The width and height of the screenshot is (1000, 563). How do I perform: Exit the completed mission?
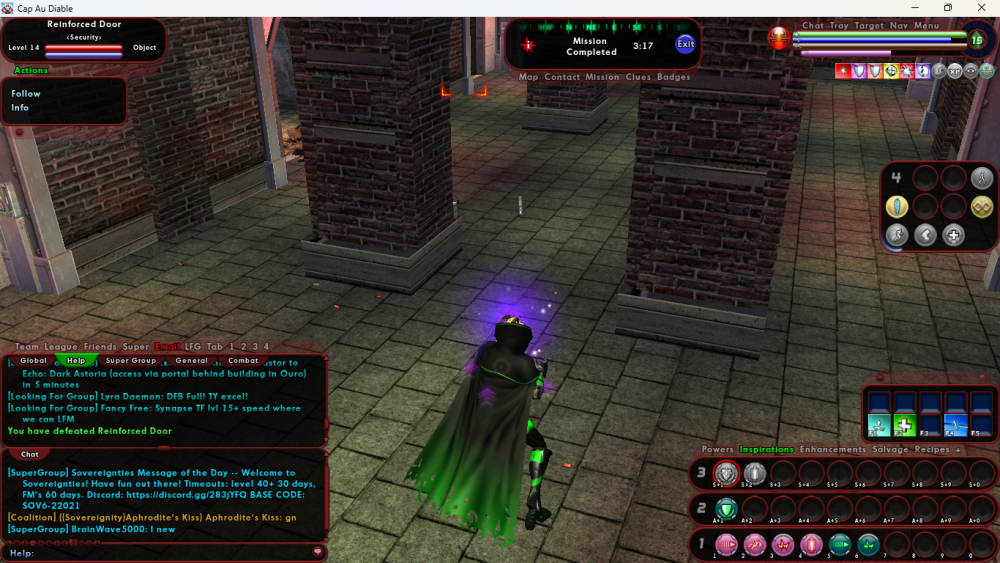685,44
